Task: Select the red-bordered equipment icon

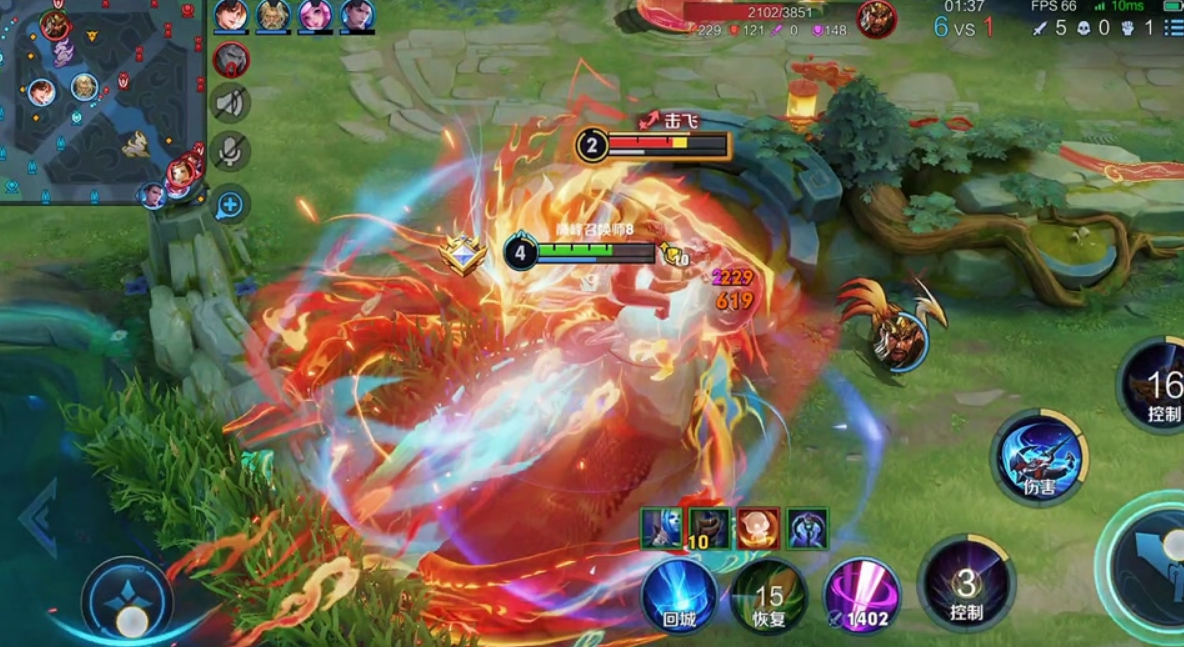Action: [758, 529]
